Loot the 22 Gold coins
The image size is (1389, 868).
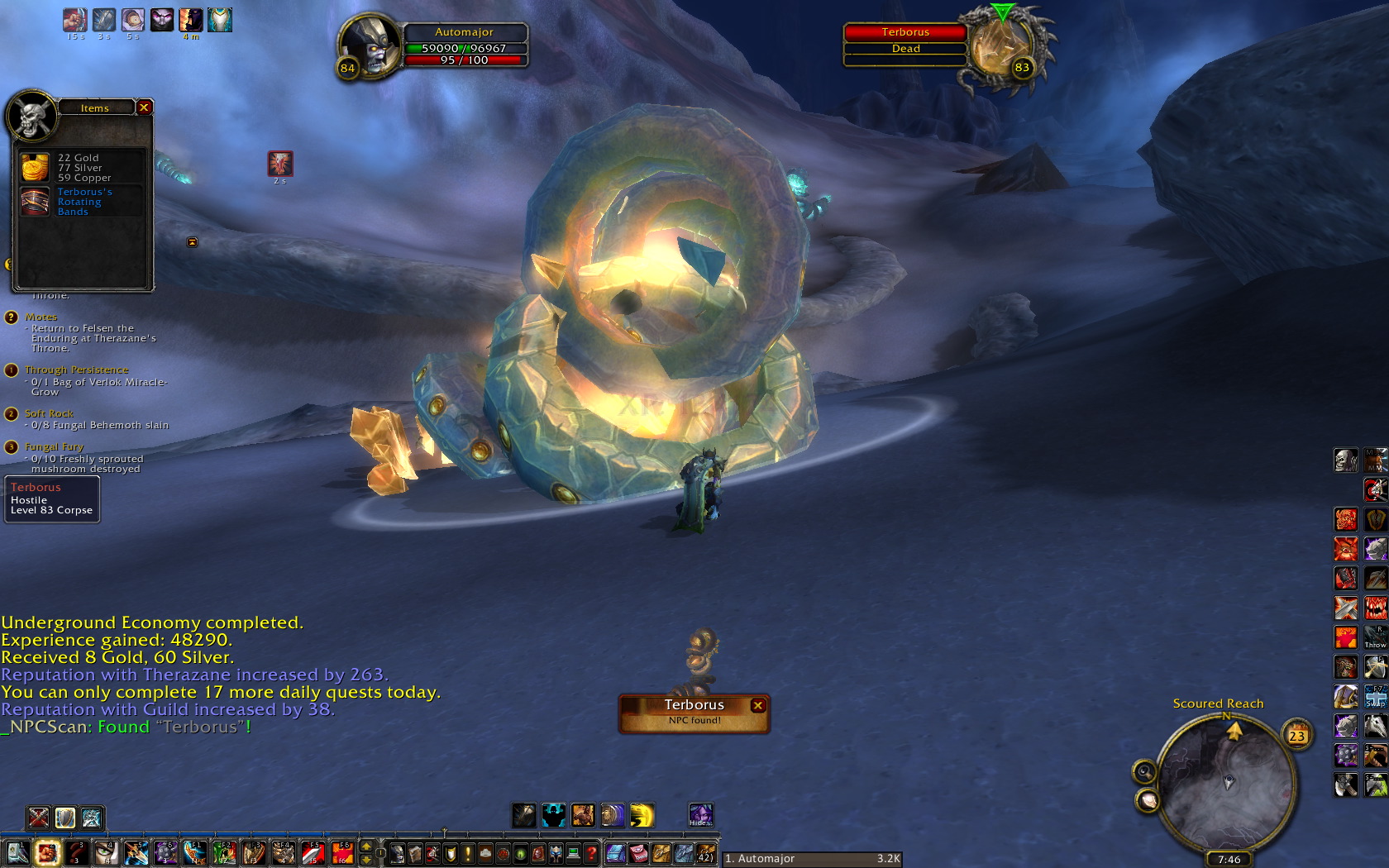(35, 168)
